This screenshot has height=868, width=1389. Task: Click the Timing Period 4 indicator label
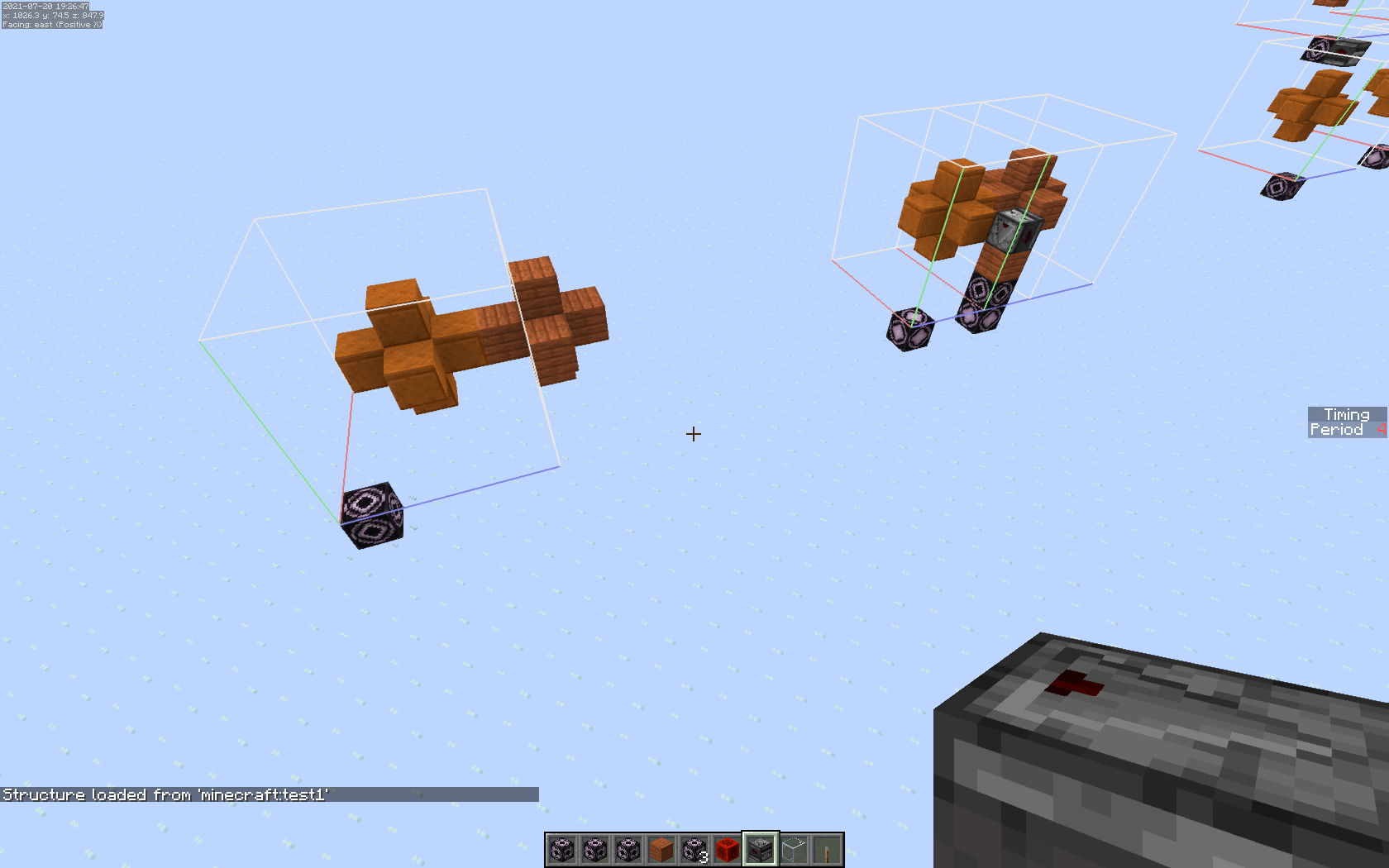point(1346,422)
